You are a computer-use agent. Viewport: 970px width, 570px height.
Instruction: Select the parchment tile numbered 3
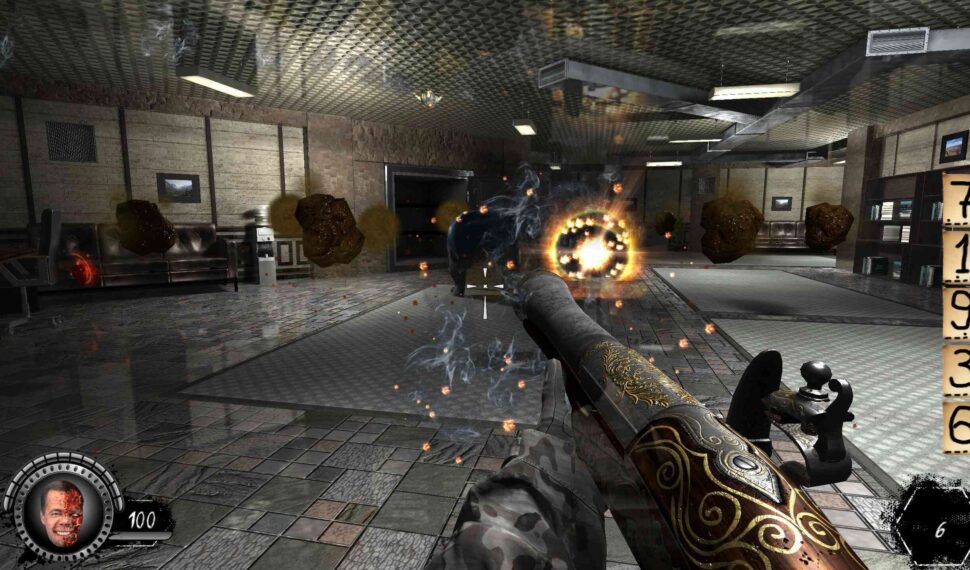pyautogui.click(x=957, y=370)
